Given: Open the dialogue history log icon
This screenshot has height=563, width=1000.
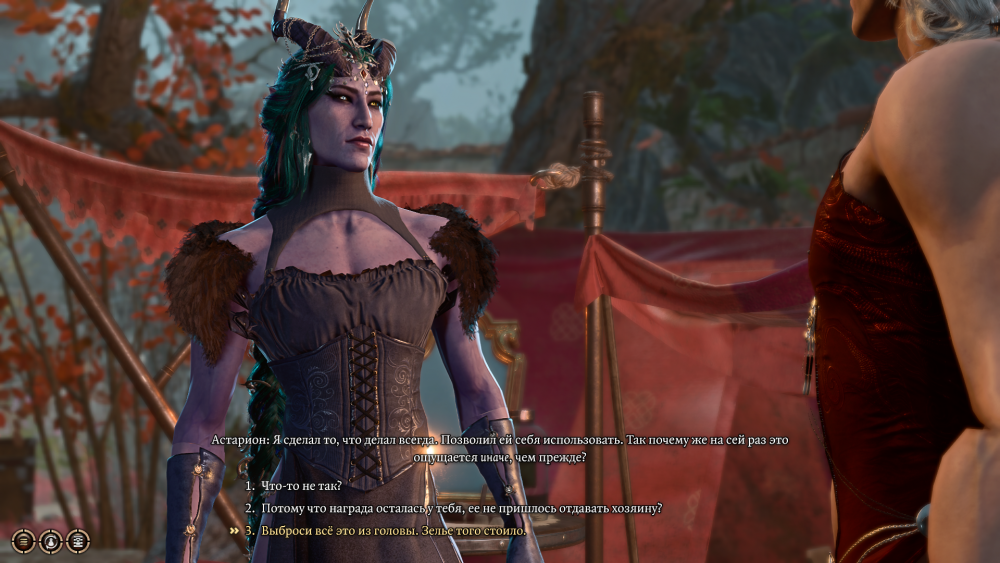Looking at the screenshot, I should 77,541.
